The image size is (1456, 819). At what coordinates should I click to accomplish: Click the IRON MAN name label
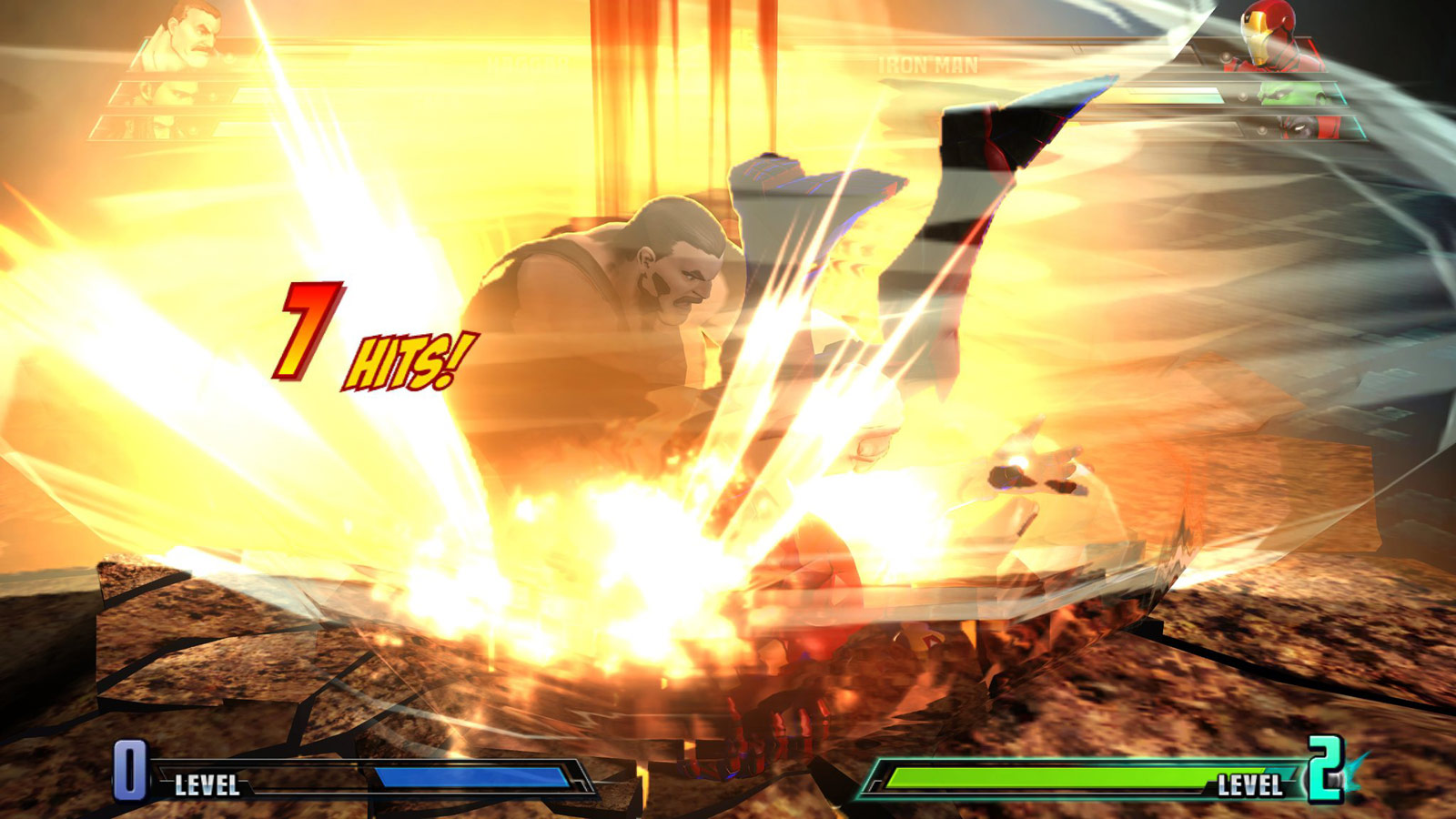coord(928,64)
